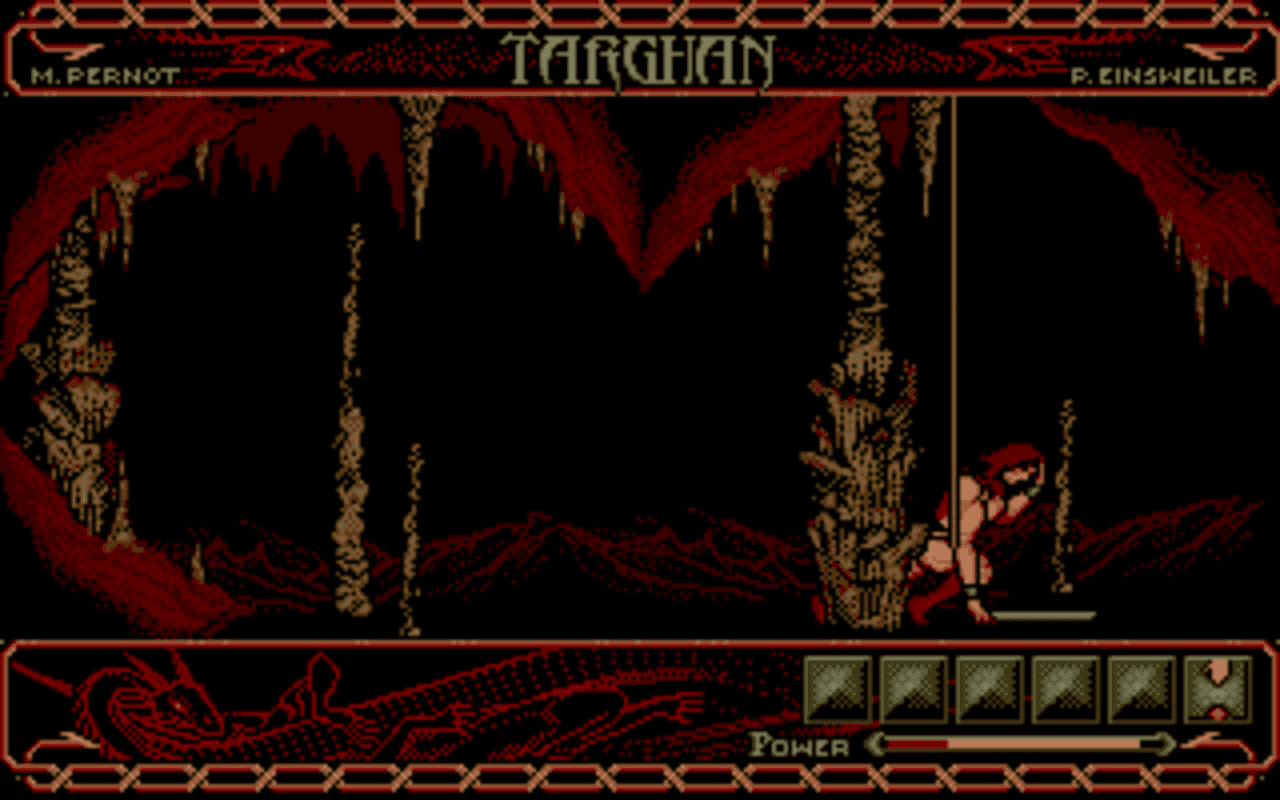Click the right arrow of the Power gauge
The image size is (1280, 800).
pyautogui.click(x=1165, y=746)
